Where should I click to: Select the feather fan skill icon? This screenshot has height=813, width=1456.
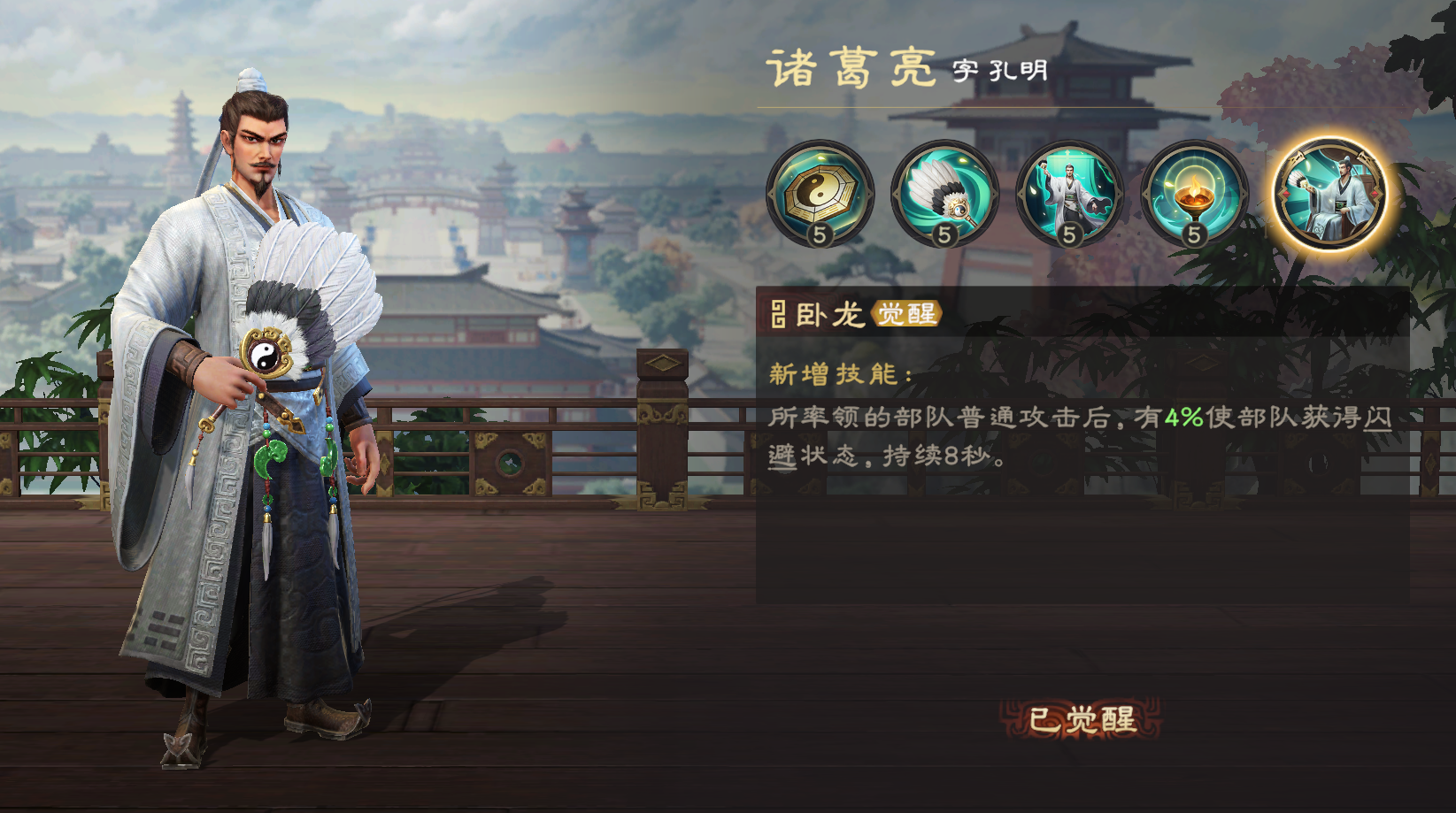click(945, 193)
